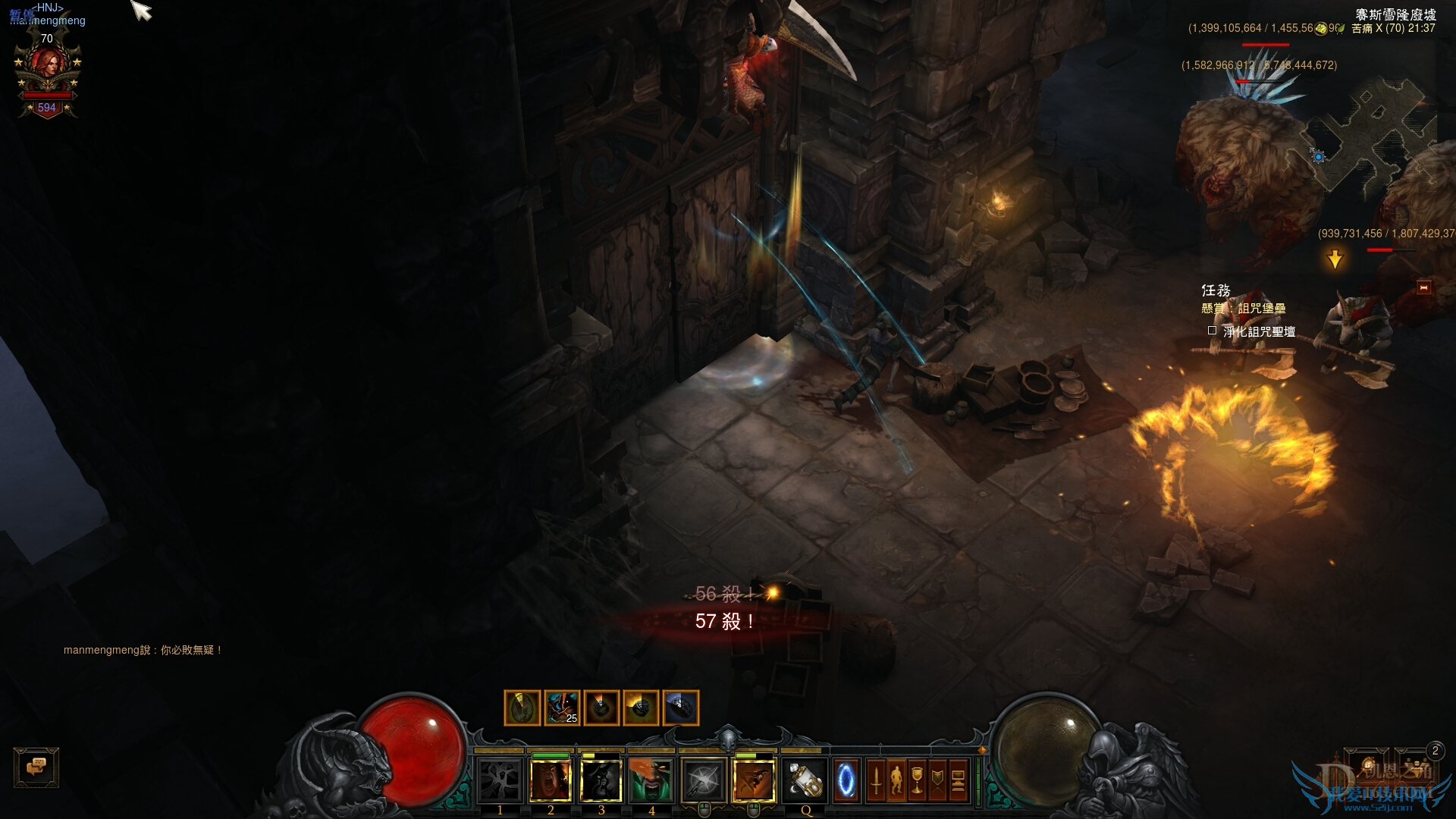This screenshot has width=1456, height=819.
Task: Open the social button showing 2
Action: point(1417,764)
